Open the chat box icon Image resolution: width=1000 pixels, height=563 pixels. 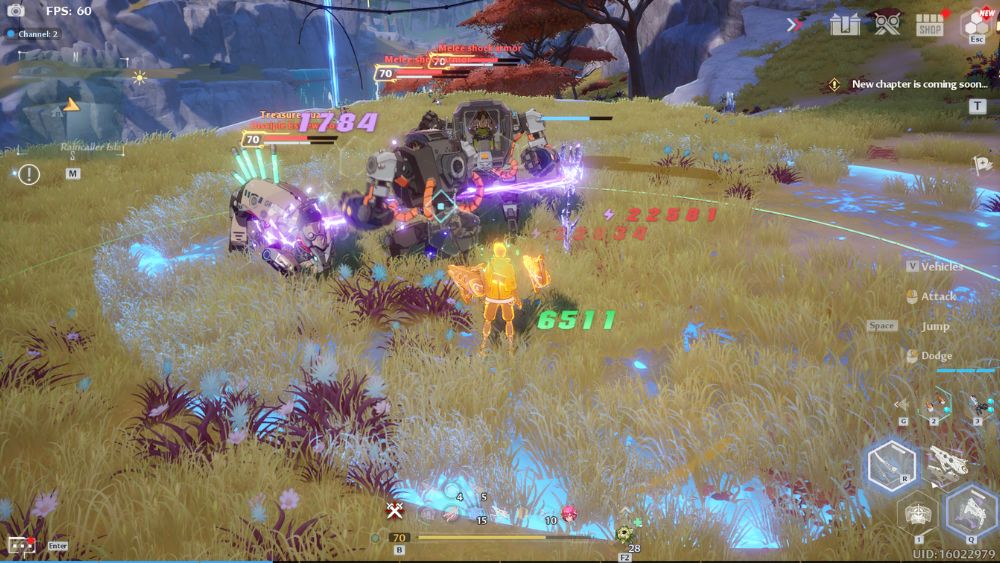coord(20,545)
